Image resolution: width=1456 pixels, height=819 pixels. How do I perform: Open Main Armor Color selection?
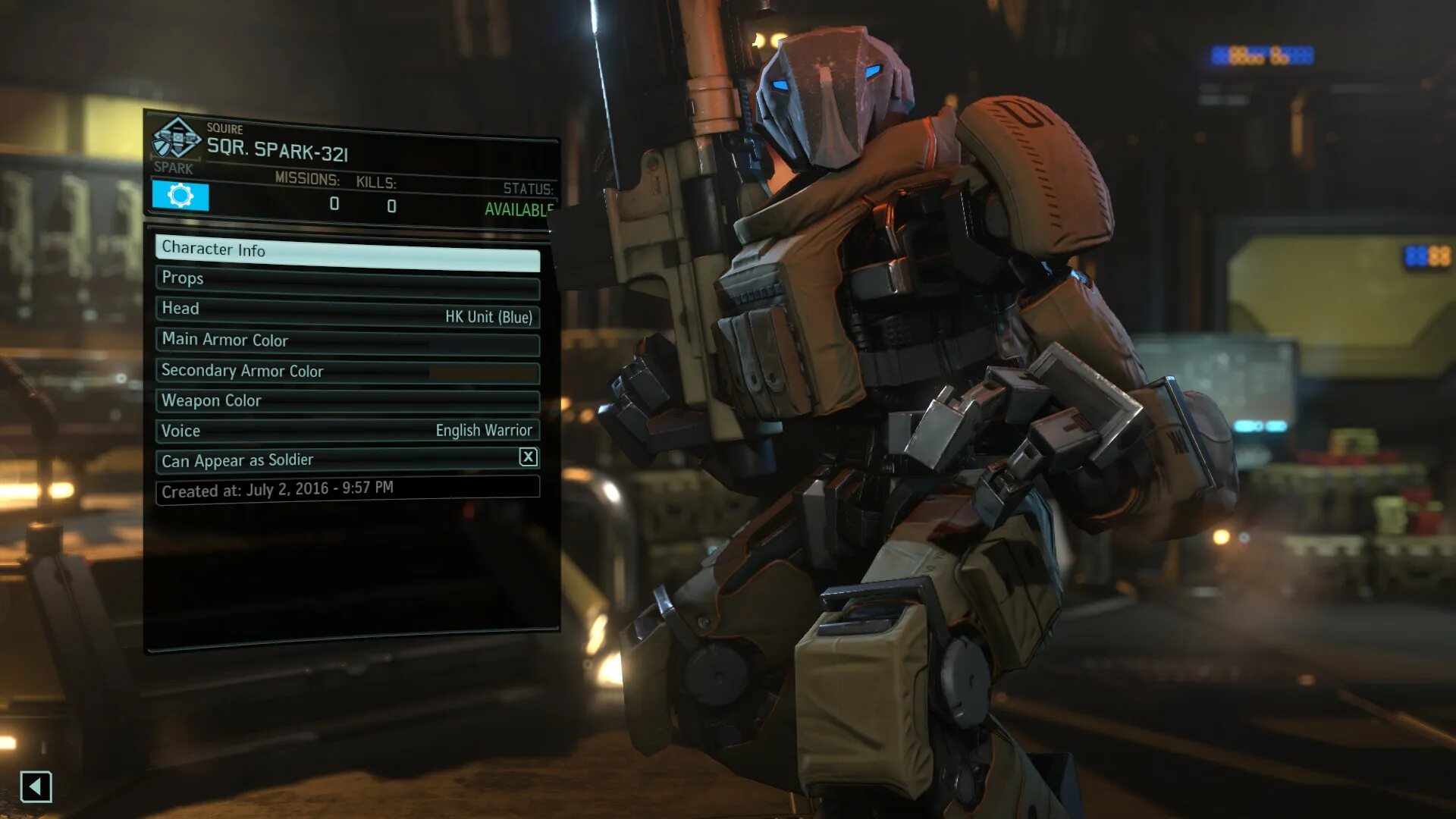click(347, 341)
